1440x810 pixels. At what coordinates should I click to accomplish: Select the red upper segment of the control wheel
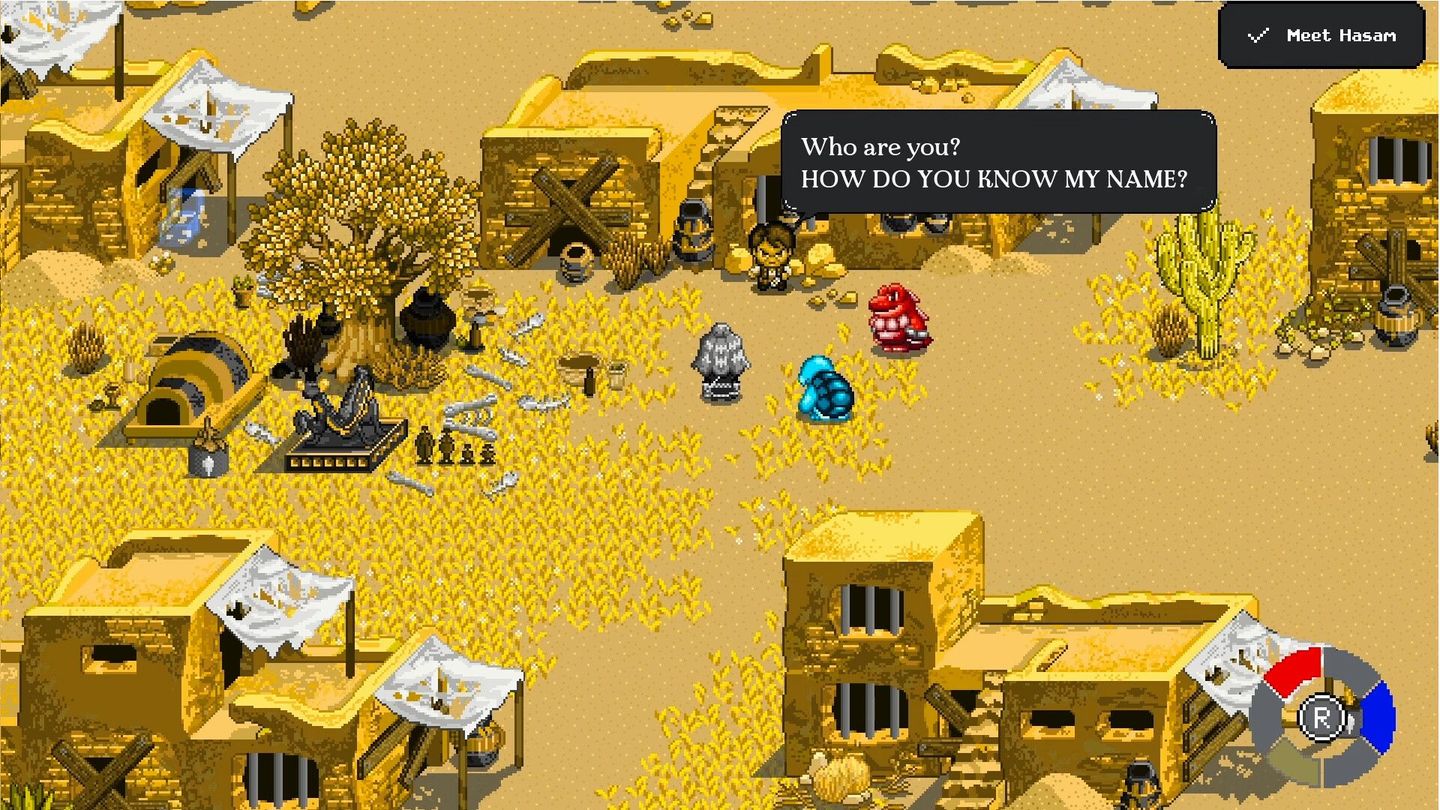1295,670
